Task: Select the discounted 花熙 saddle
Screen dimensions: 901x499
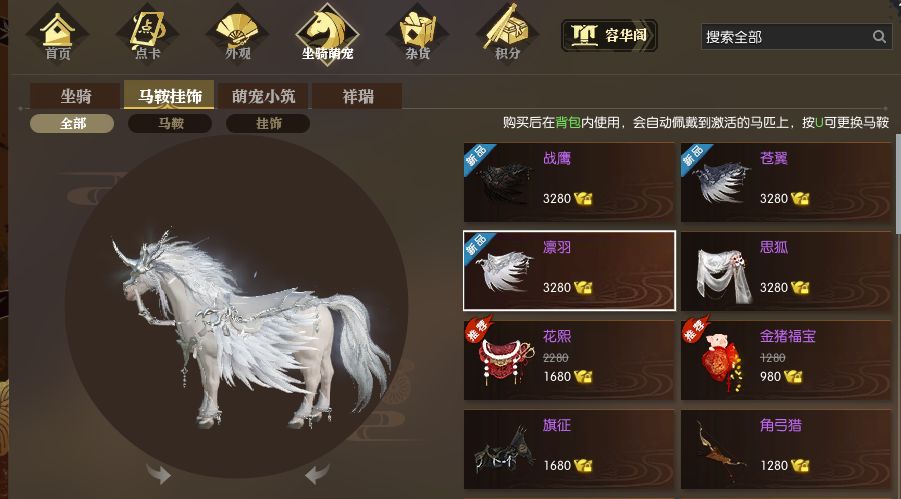Action: coord(569,359)
